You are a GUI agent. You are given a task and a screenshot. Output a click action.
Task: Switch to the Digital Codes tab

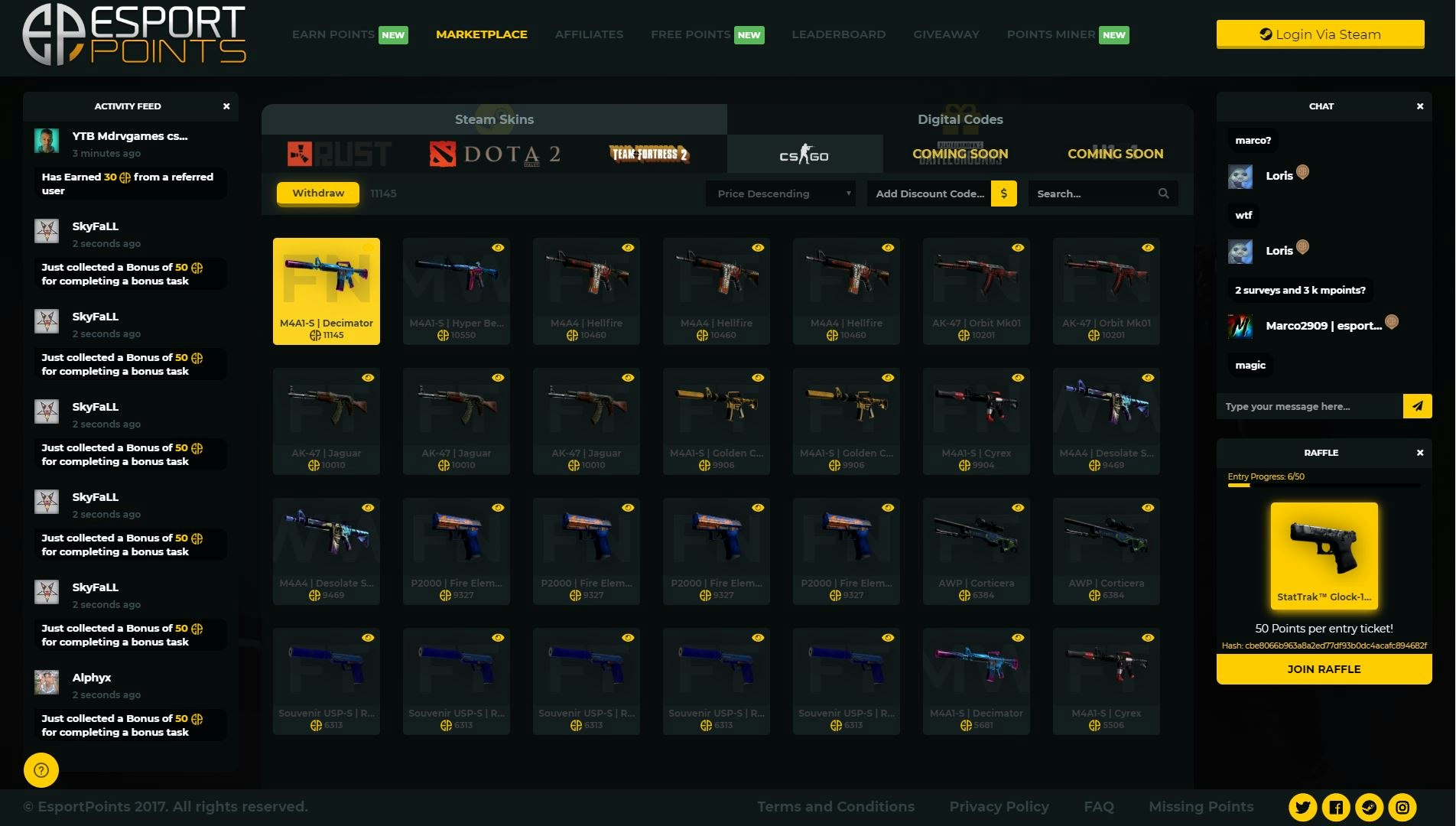[960, 119]
